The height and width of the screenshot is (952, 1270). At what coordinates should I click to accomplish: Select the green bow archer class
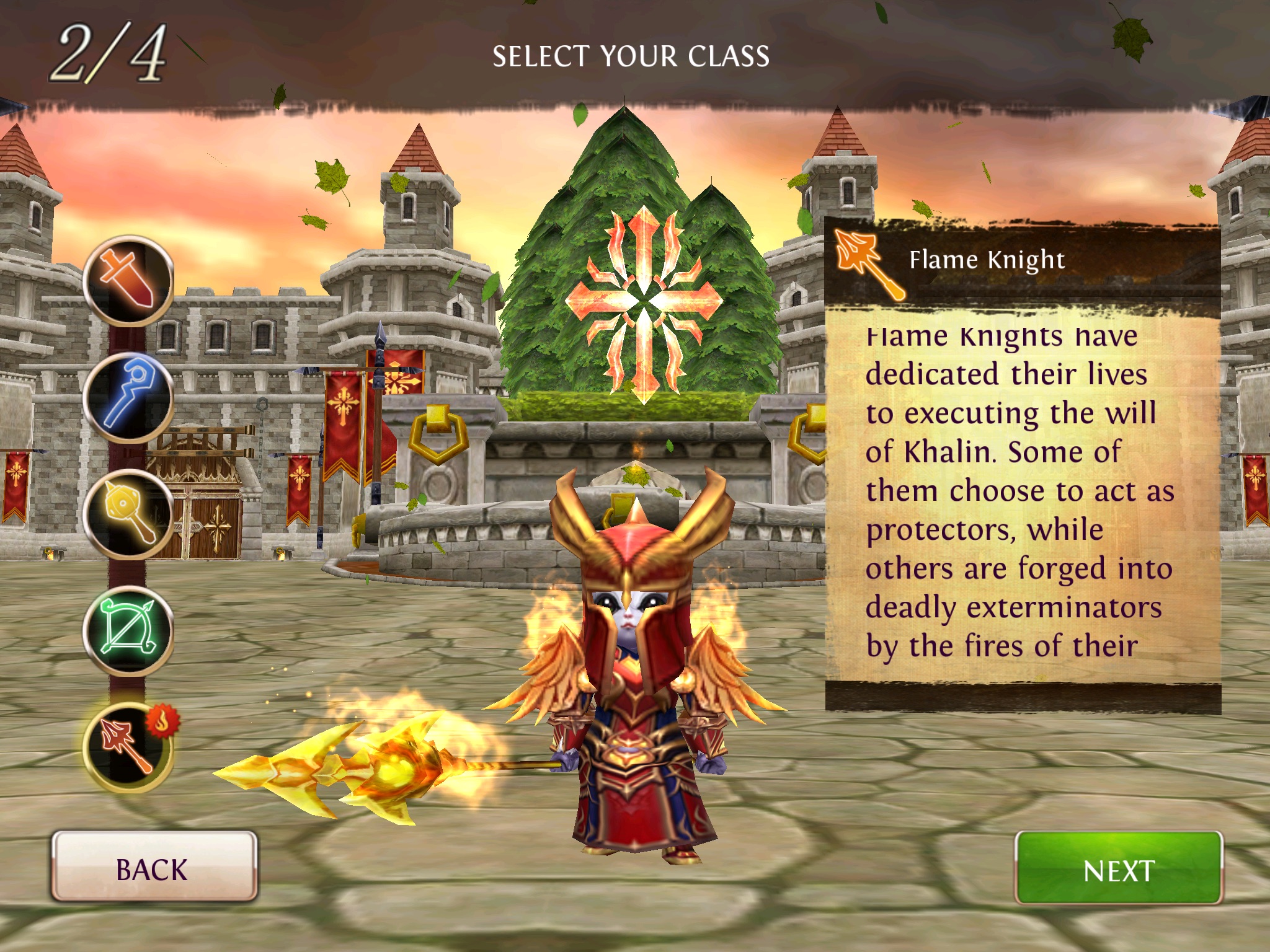click(x=128, y=631)
